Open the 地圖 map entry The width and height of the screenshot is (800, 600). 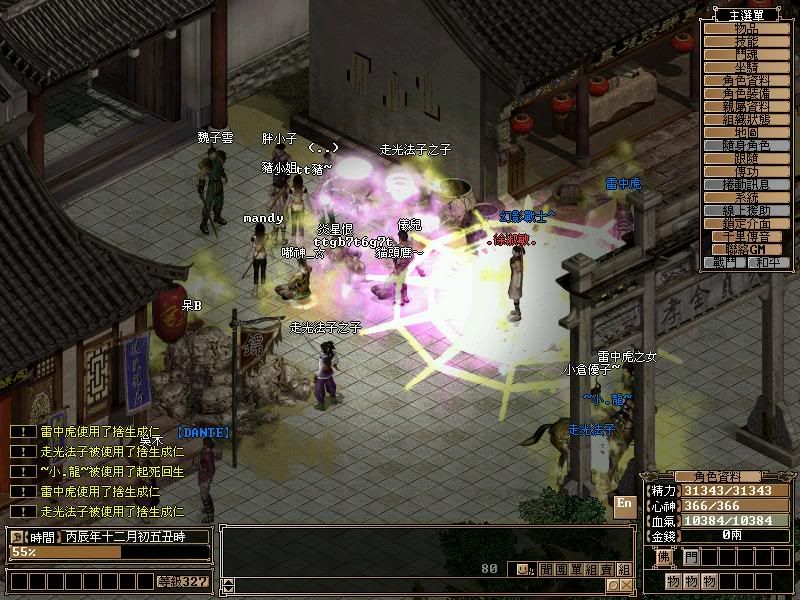746,132
